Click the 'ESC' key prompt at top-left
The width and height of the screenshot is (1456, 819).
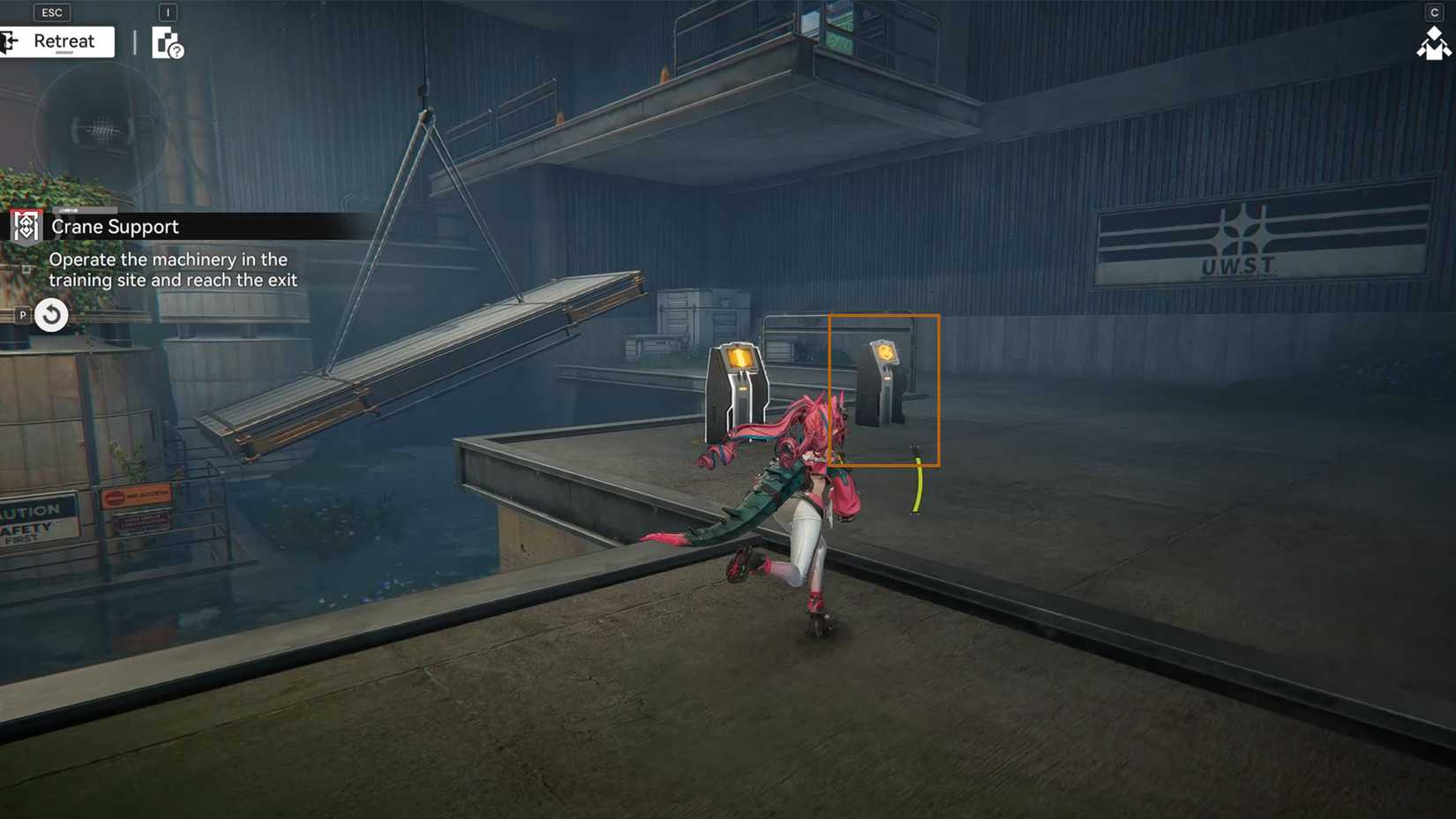(50, 12)
